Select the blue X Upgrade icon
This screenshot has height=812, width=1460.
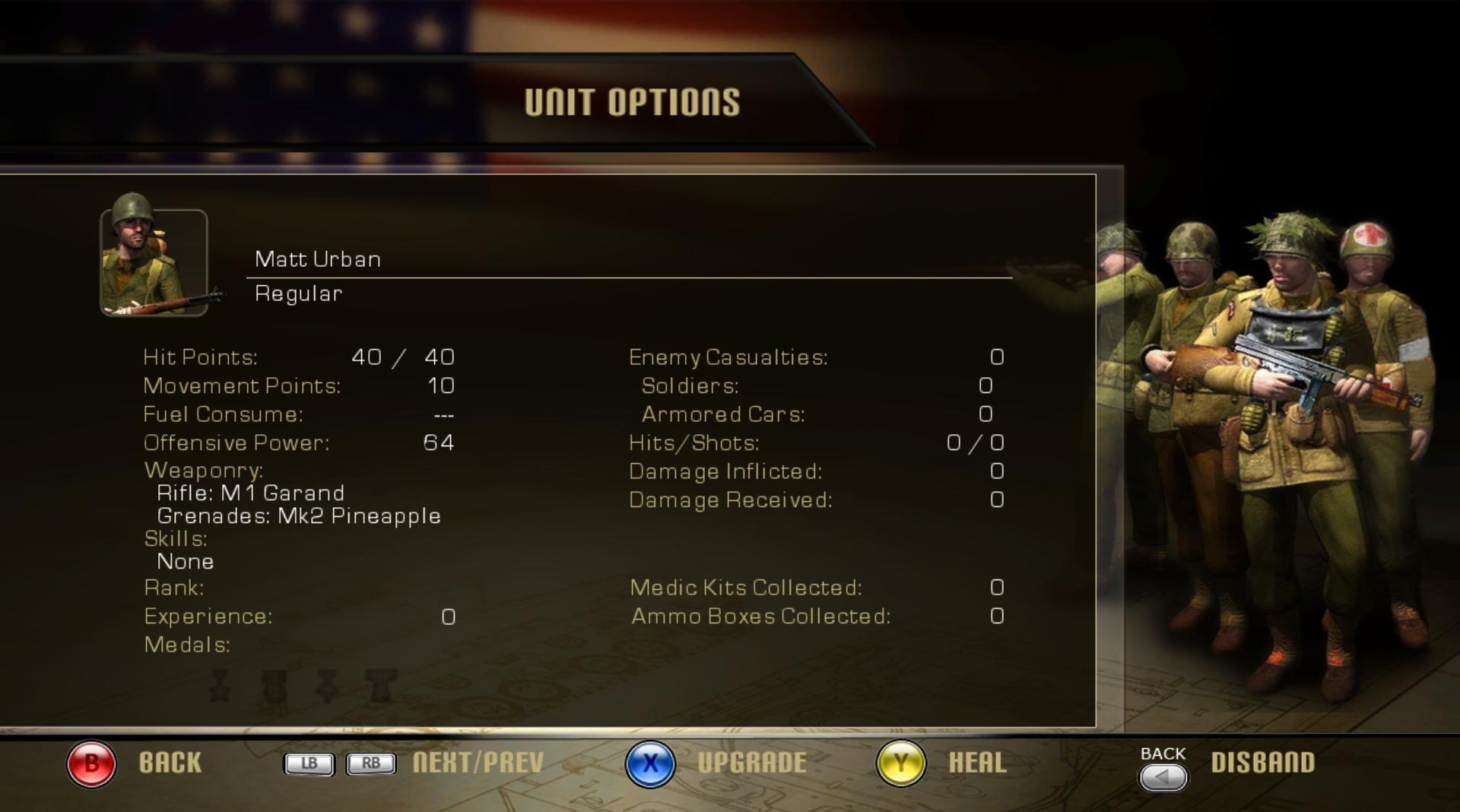650,763
